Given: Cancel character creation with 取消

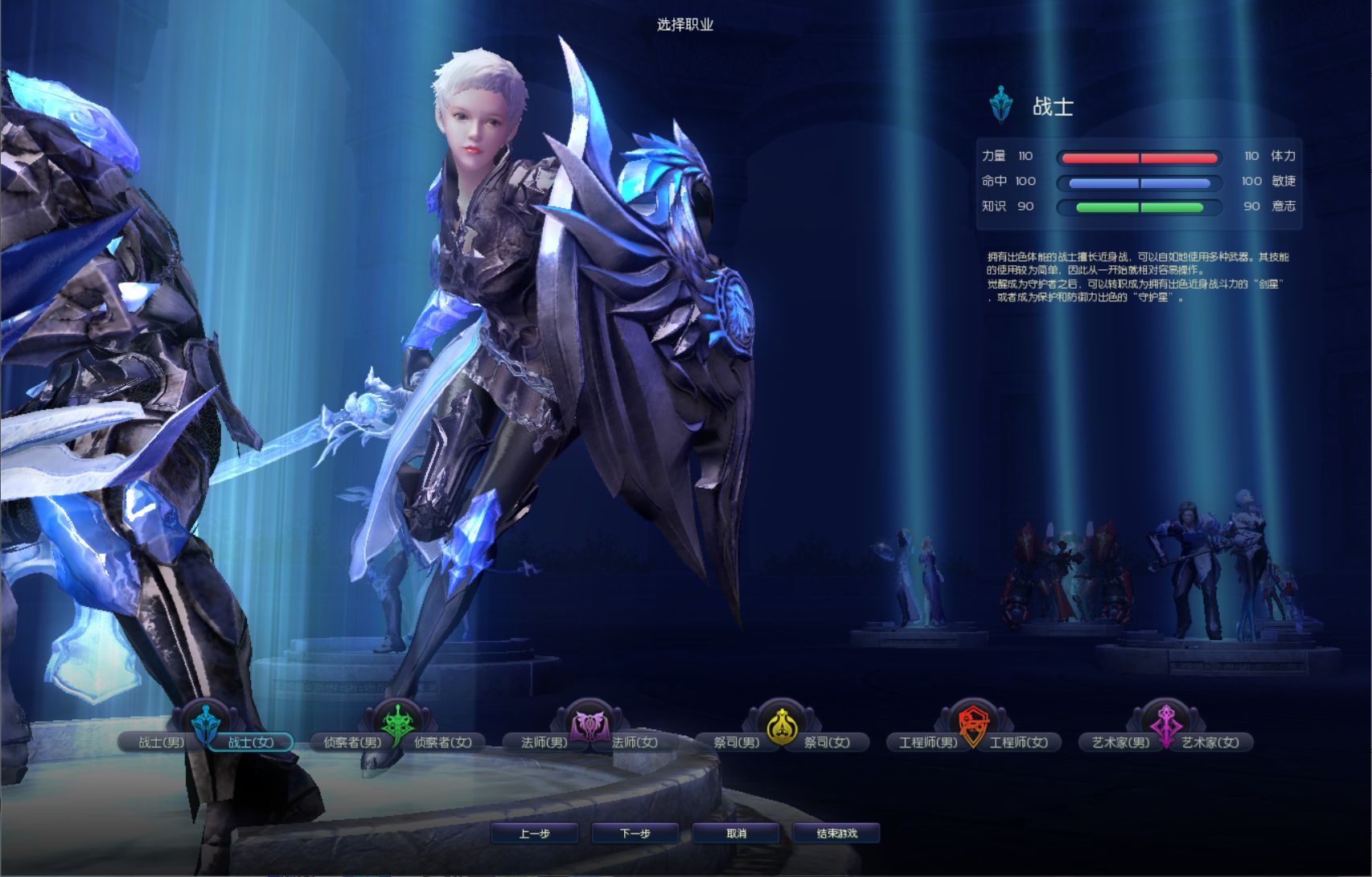Looking at the screenshot, I should tap(736, 834).
